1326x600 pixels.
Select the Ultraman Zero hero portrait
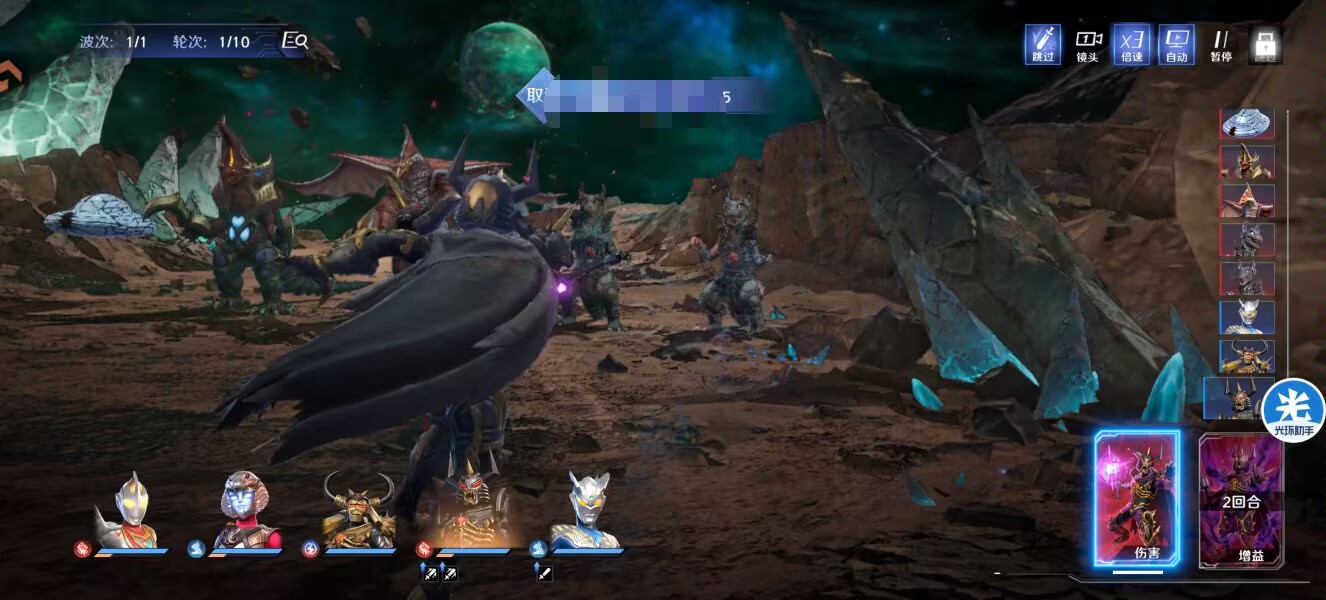click(x=585, y=511)
